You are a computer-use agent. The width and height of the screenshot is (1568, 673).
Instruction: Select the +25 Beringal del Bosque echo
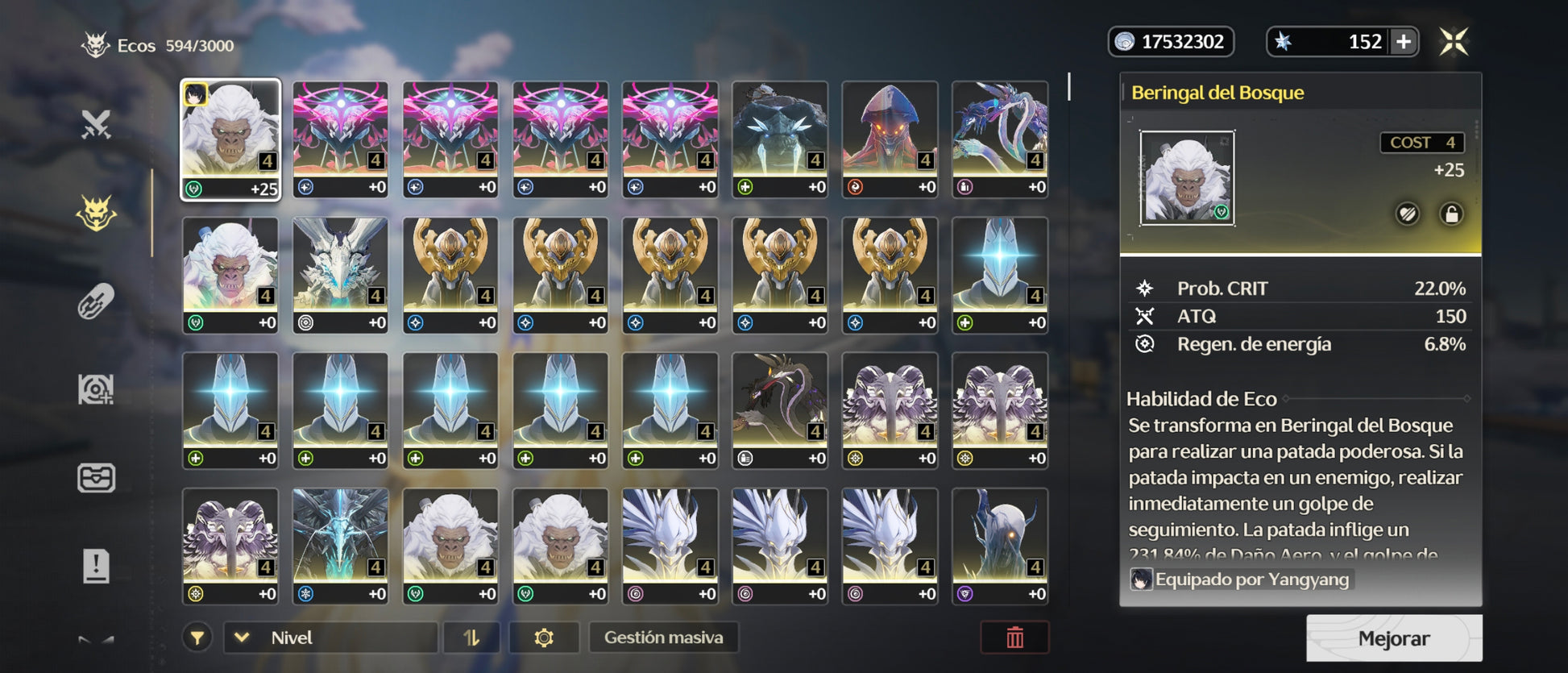coord(230,139)
